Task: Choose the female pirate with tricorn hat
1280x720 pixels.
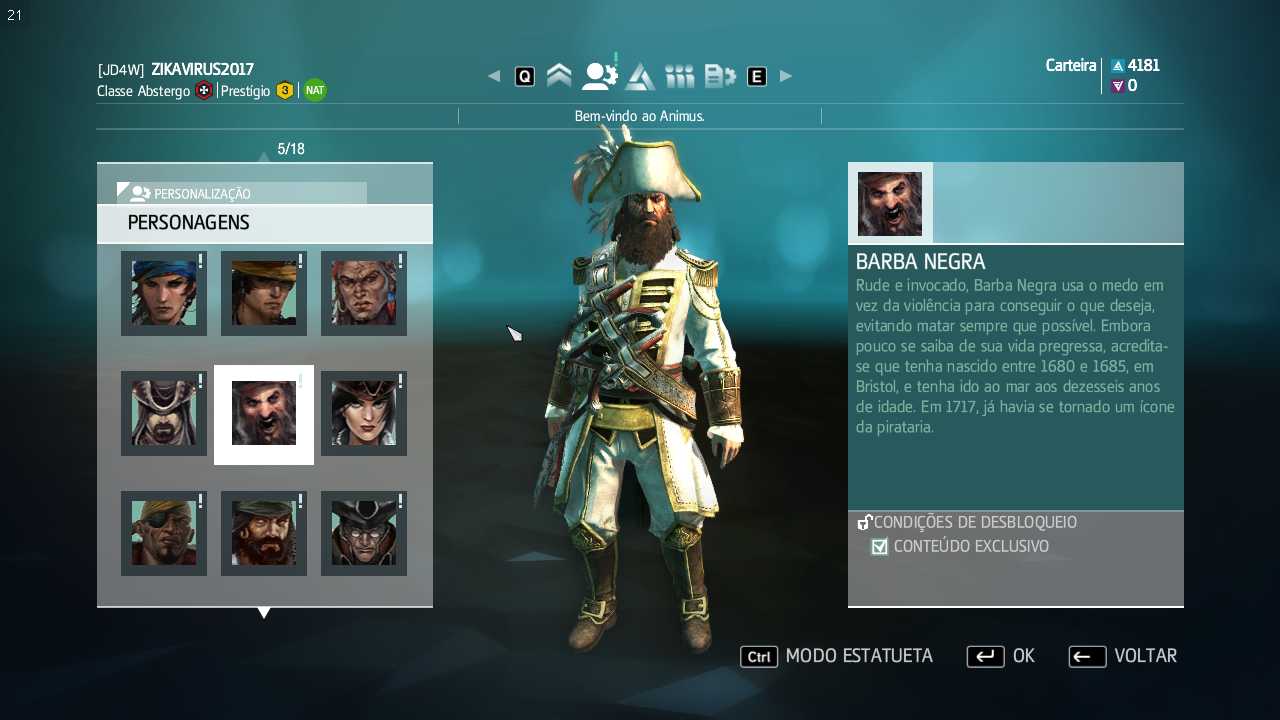Action: click(x=364, y=413)
